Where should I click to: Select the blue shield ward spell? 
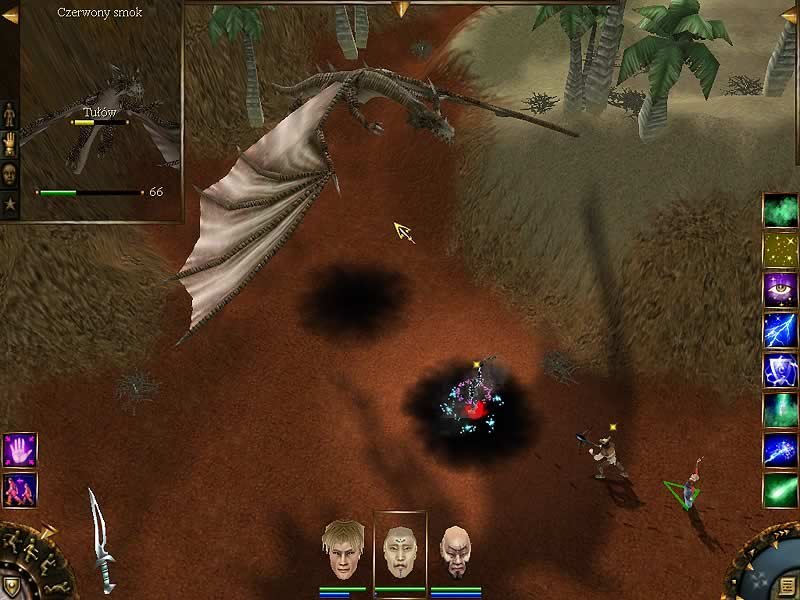tap(779, 369)
